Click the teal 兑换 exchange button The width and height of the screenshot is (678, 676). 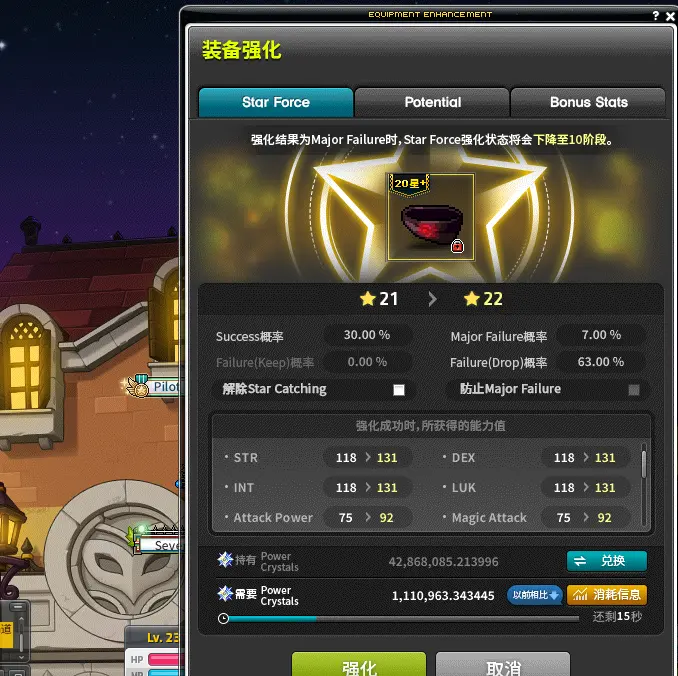607,561
